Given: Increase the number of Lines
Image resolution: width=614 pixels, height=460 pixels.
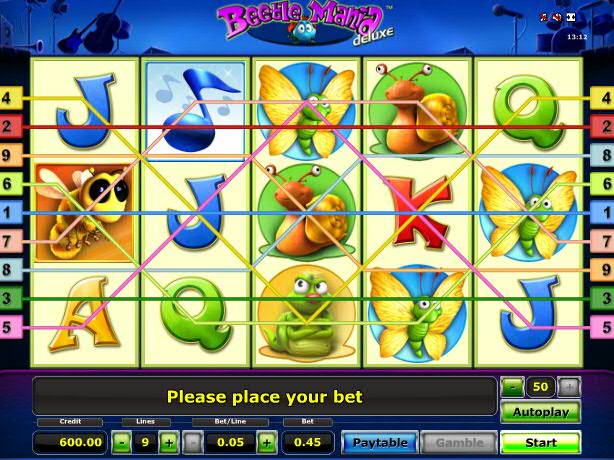Looking at the screenshot, I should pos(169,442).
